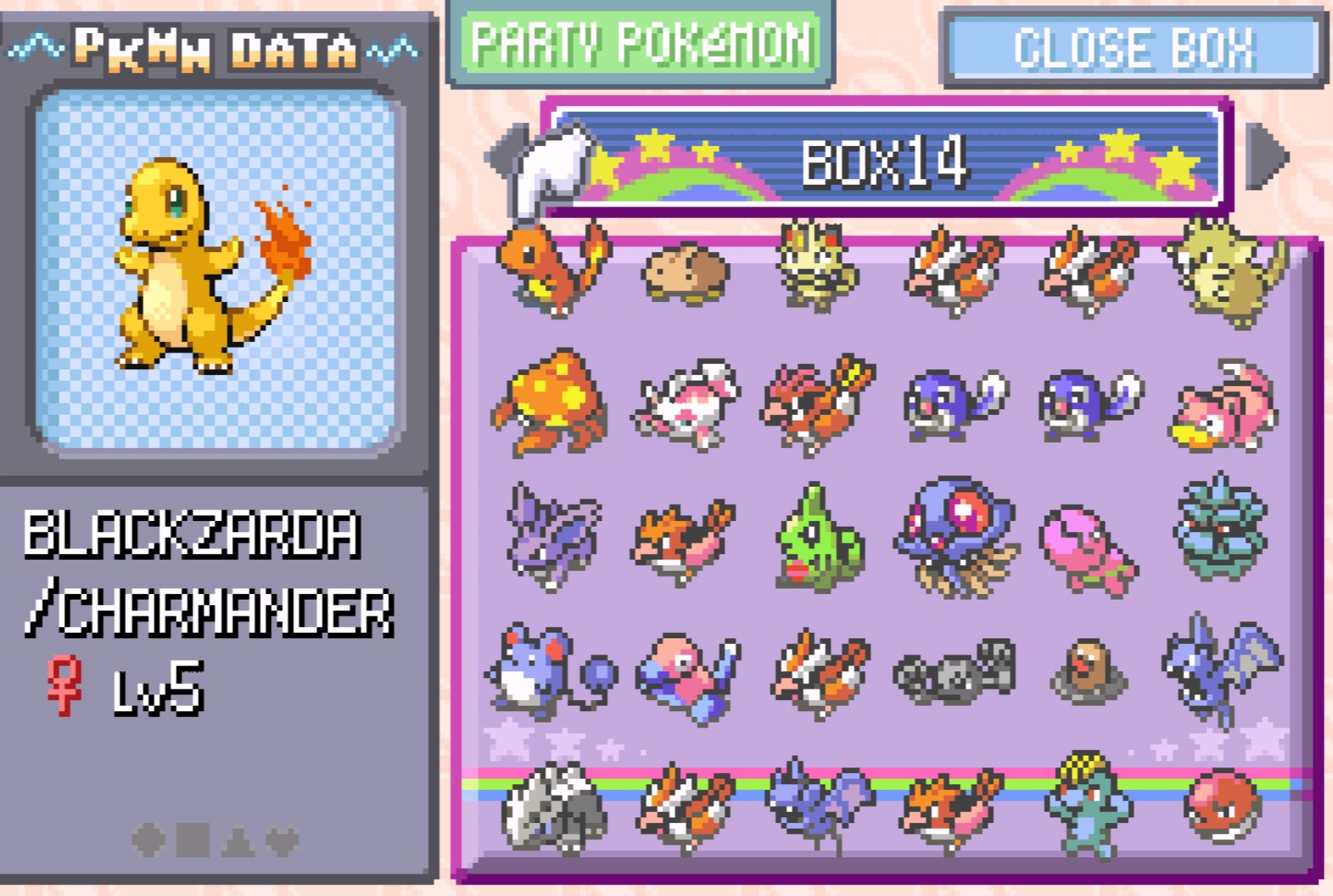This screenshot has width=1333, height=896.
Task: Select the orange Parasect icon
Action: click(551, 402)
